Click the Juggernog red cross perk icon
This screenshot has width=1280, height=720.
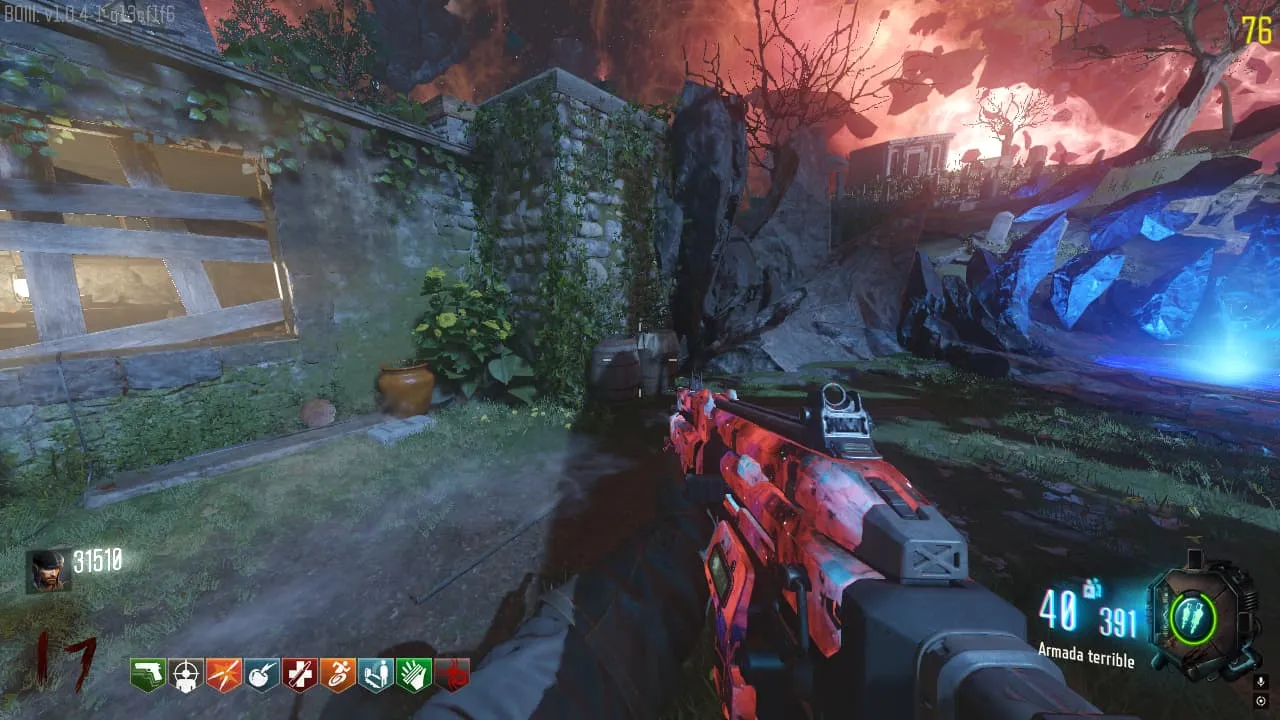300,675
